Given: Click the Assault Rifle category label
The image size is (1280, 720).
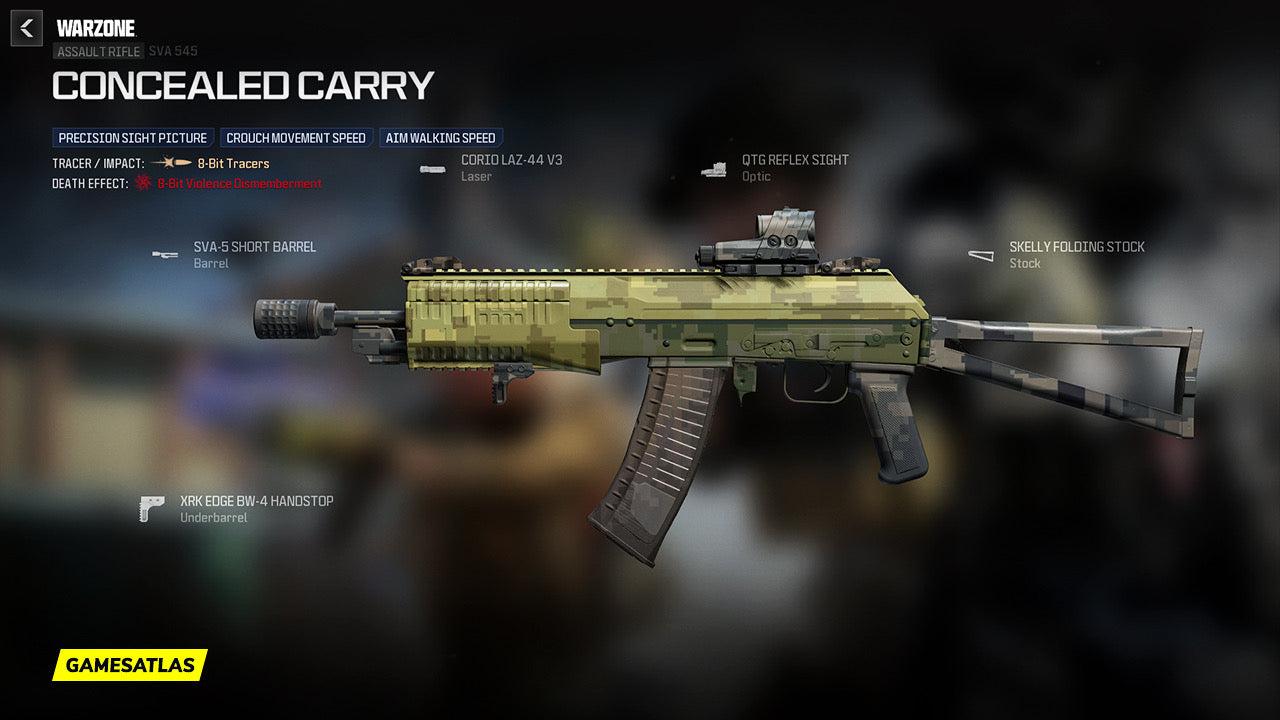Looking at the screenshot, I should click(98, 51).
